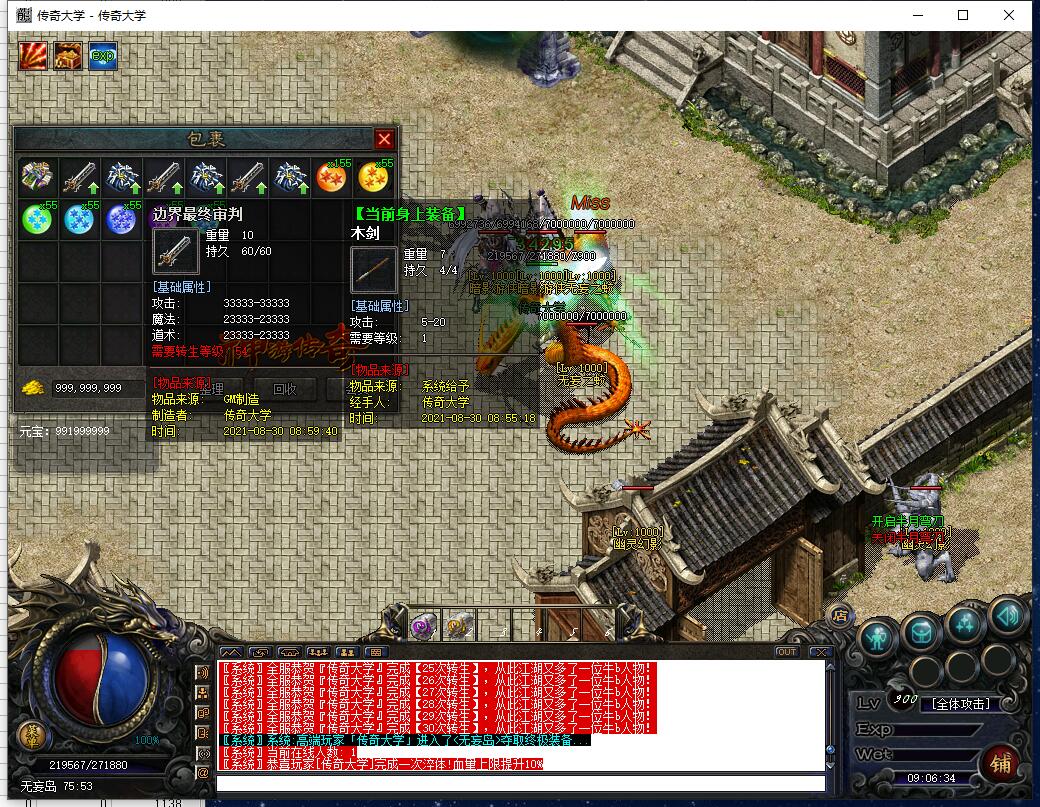This screenshot has height=807, width=1040.
Task: Open the round 菜单 menu button
Action: [31, 736]
